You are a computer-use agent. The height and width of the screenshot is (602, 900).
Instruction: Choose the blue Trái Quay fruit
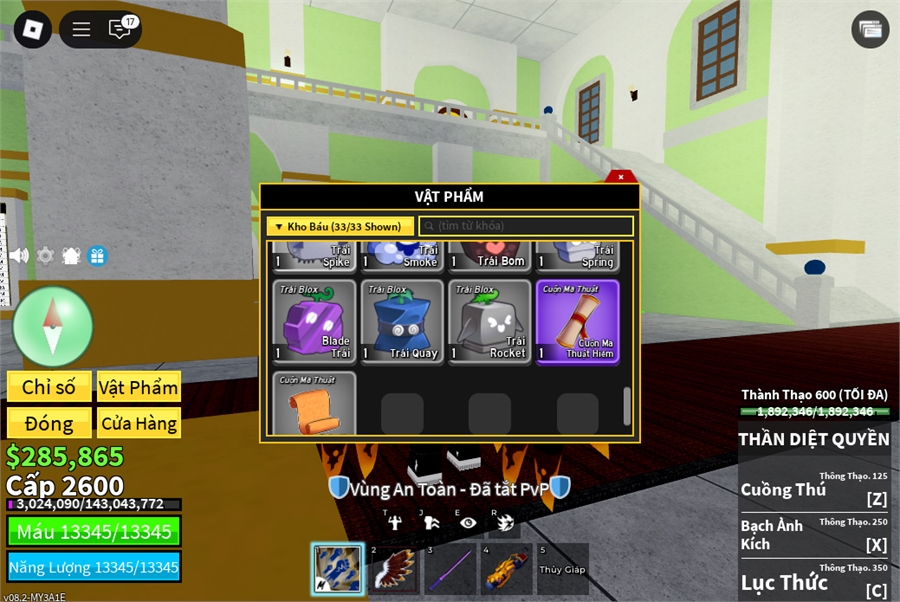click(x=402, y=321)
